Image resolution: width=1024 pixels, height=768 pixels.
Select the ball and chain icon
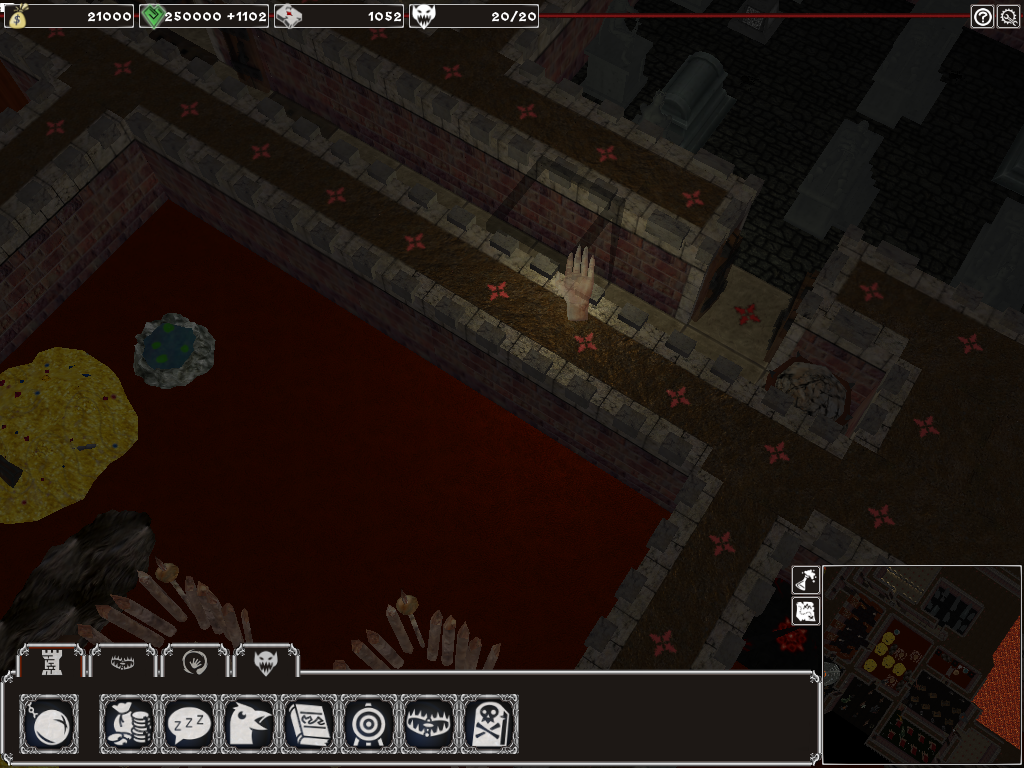click(49, 723)
